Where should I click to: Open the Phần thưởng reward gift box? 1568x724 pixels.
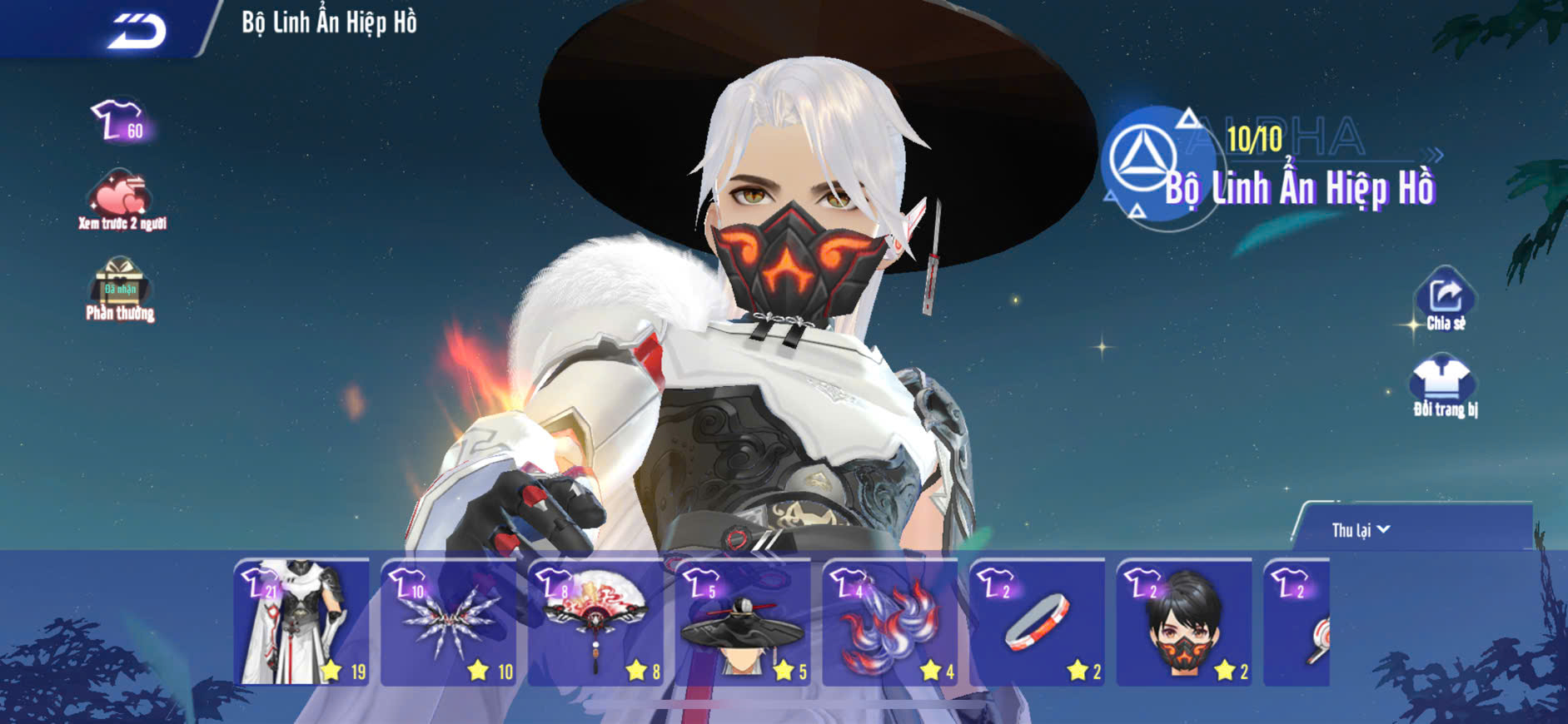tap(120, 289)
